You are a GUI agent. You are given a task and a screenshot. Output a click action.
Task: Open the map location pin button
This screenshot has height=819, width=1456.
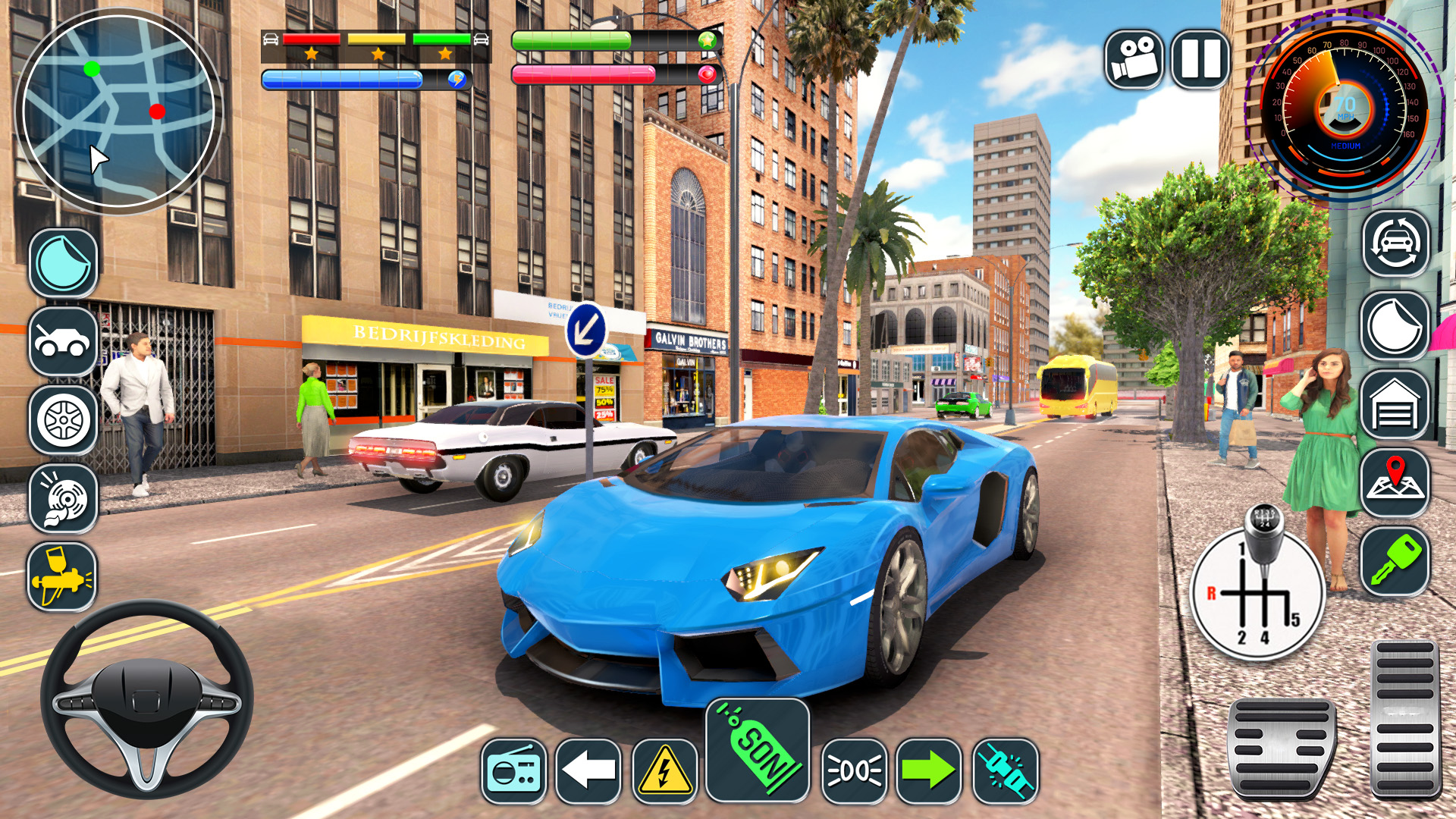point(1395,483)
